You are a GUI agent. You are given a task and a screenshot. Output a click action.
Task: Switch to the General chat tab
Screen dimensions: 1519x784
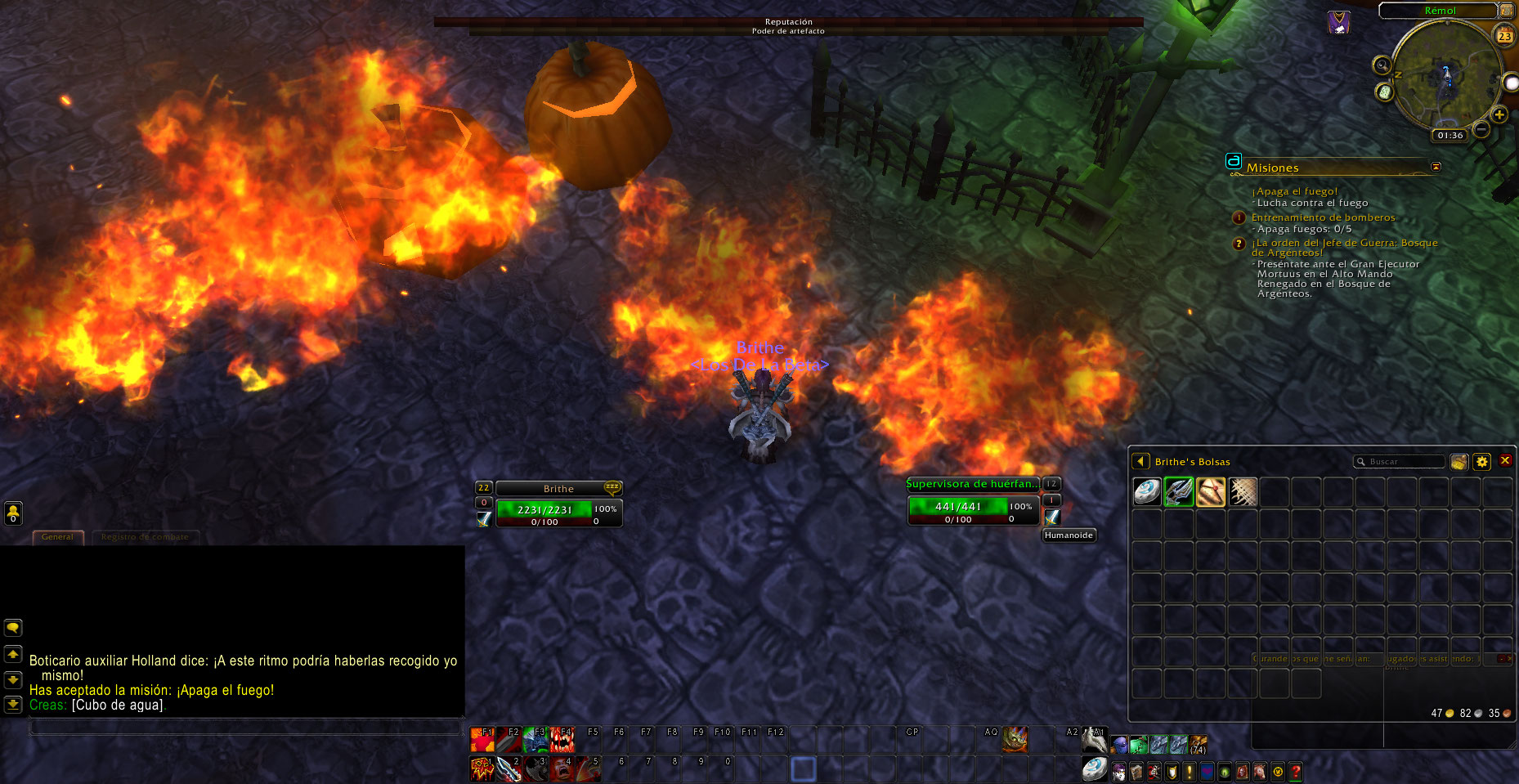click(58, 537)
